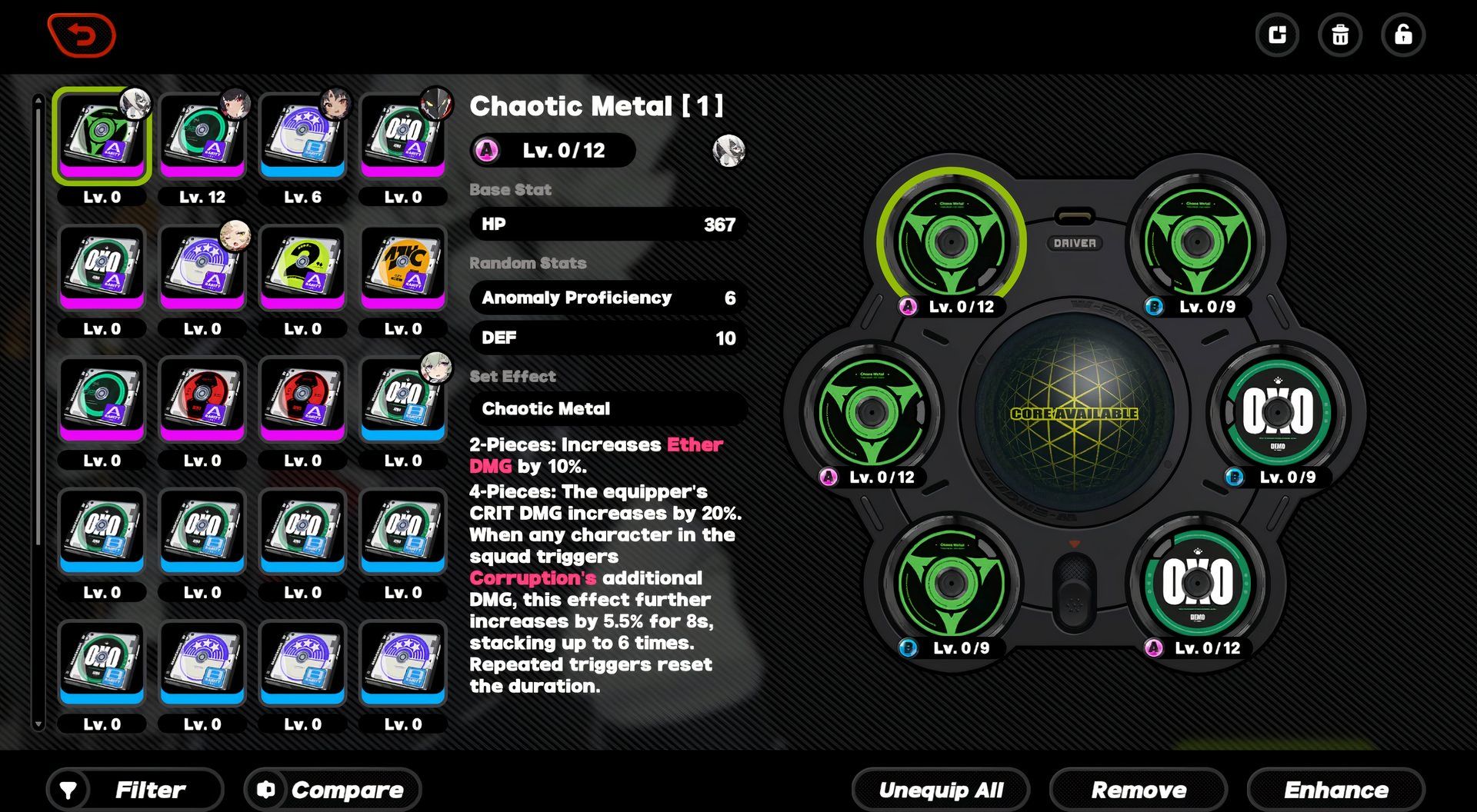Screen dimensions: 1477x812
Task: Click the red back arrow icon
Action: (x=82, y=35)
